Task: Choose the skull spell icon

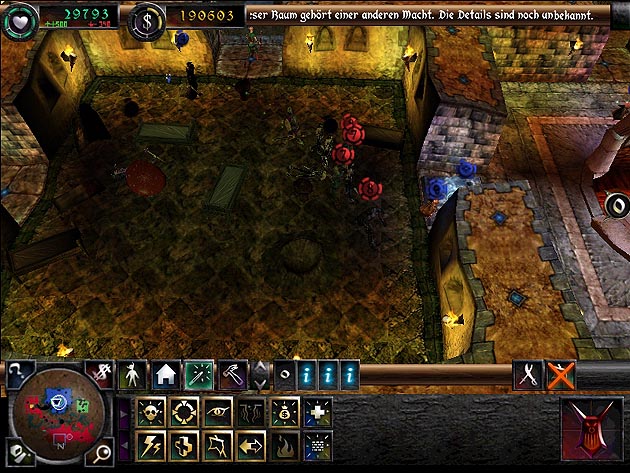Action: coord(153,412)
